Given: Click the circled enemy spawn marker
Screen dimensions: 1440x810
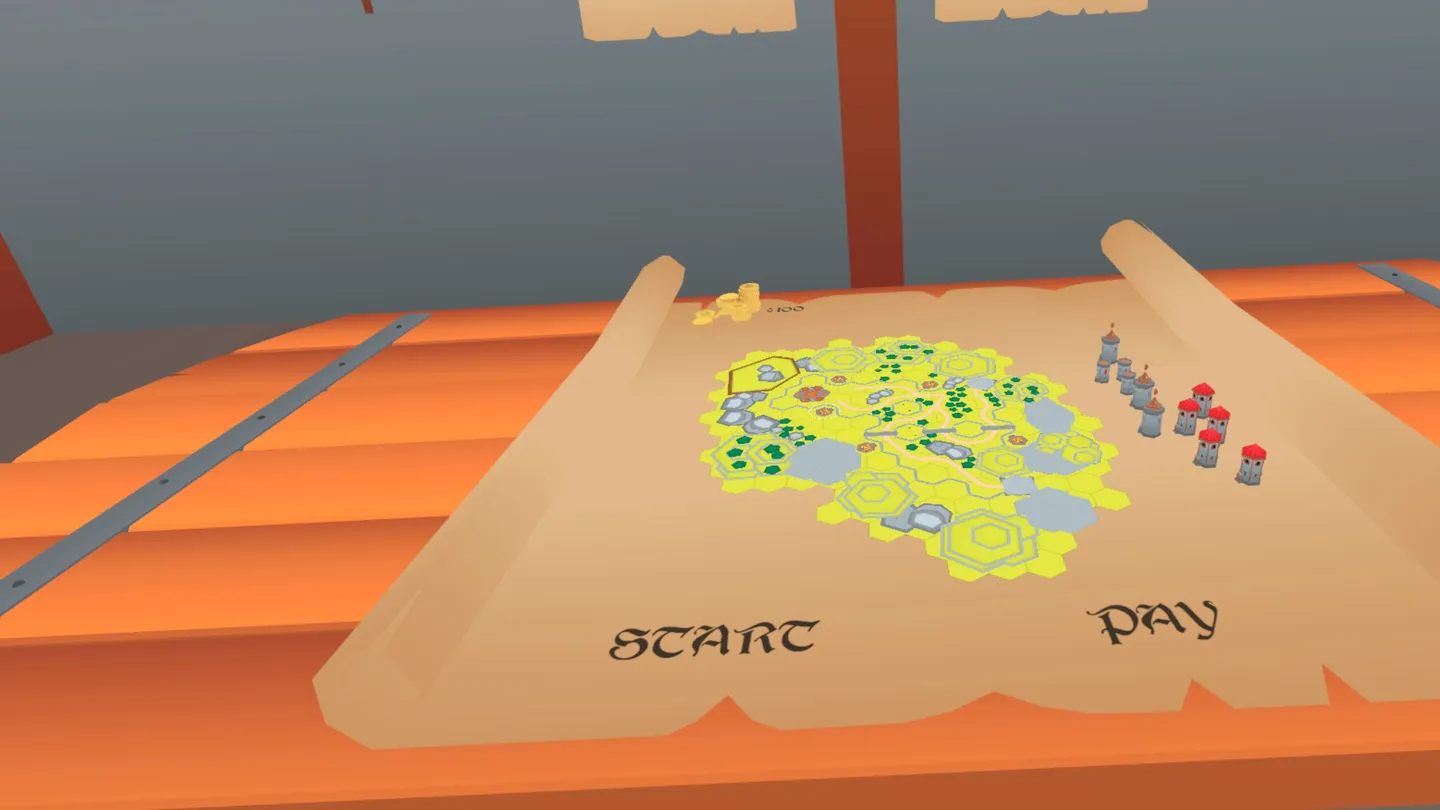Looking at the screenshot, I should (x=823, y=411).
